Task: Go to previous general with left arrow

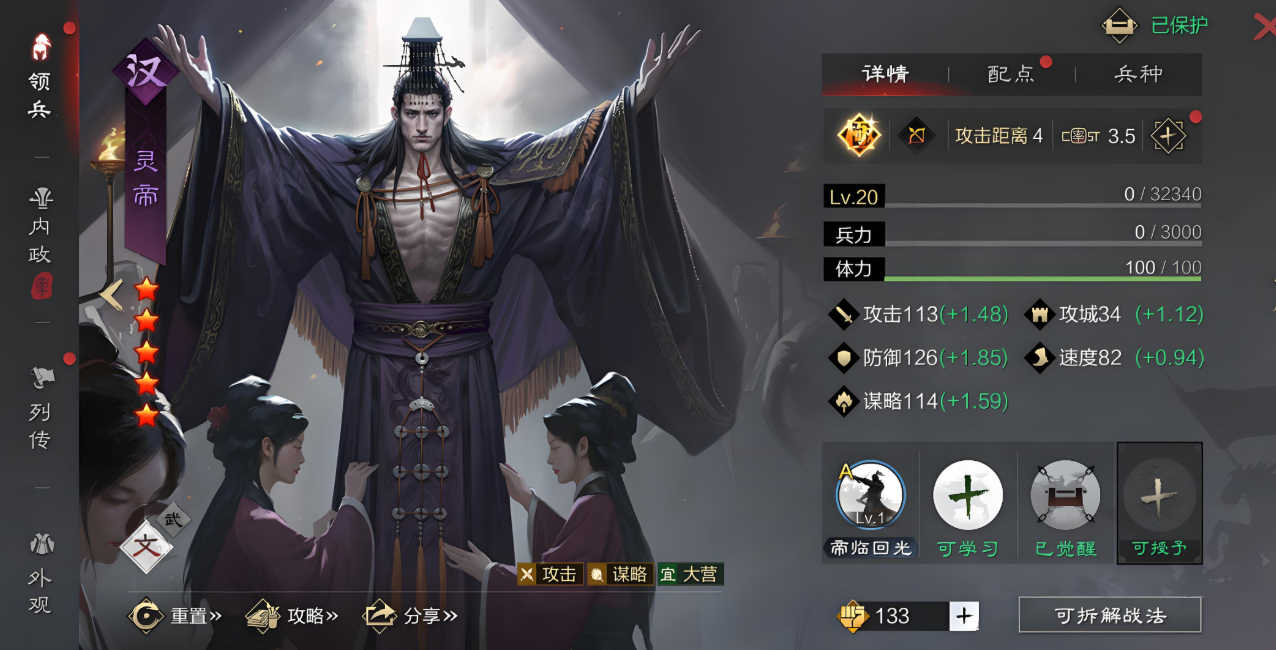Action: tap(112, 293)
